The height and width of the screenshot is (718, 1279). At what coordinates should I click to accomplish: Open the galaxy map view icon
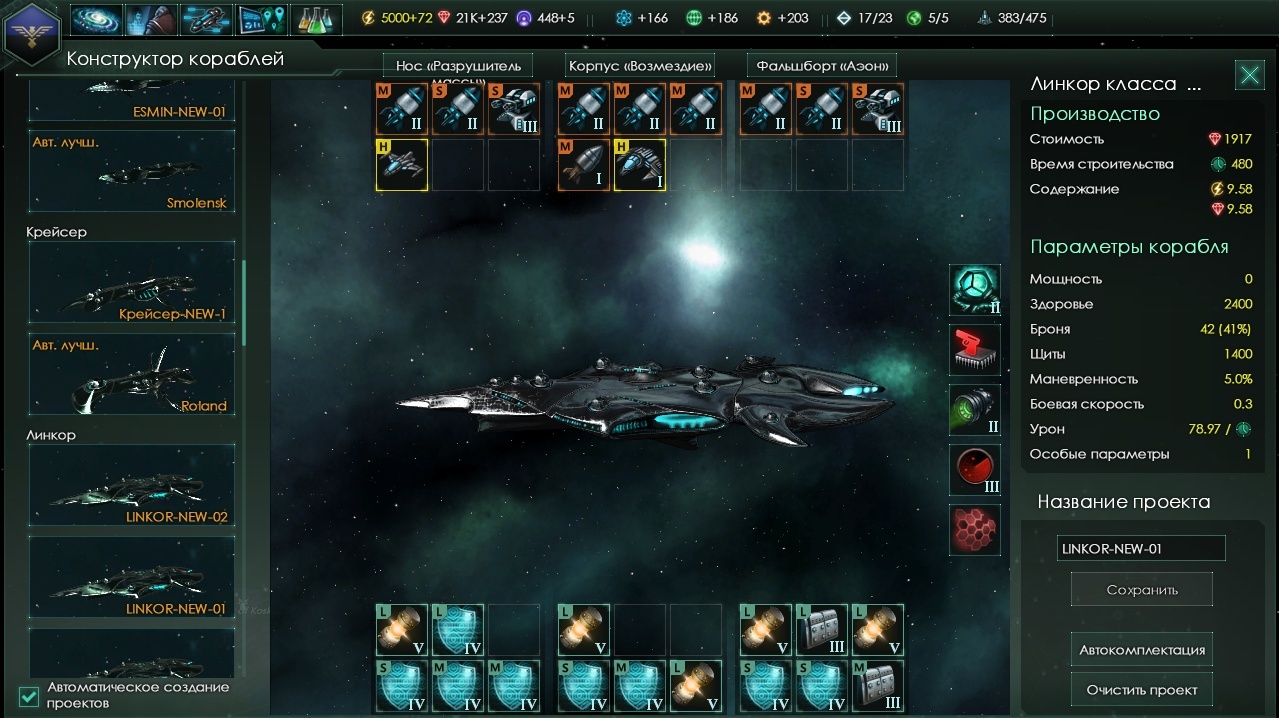pyautogui.click(x=97, y=19)
